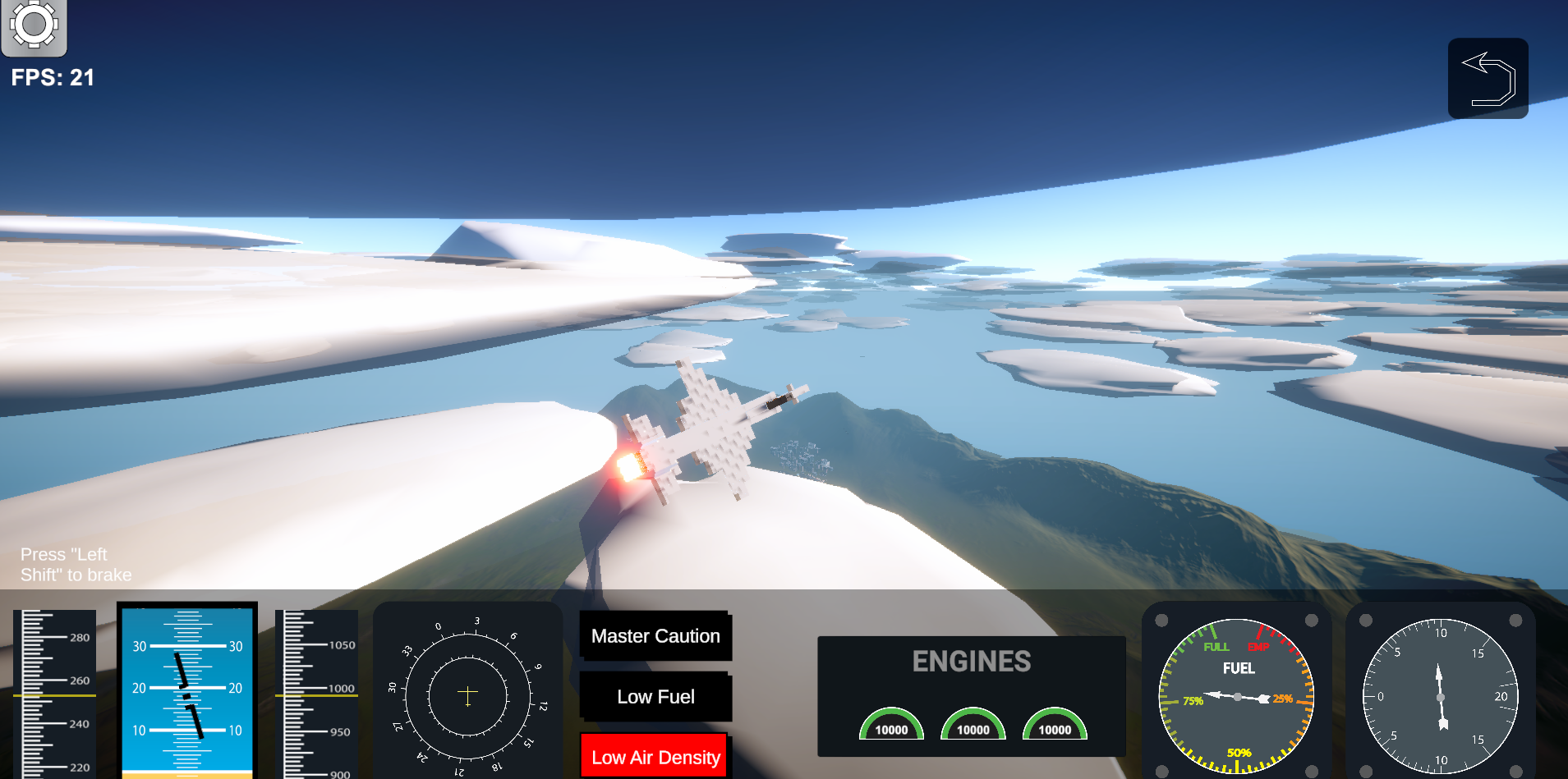Click the vertical speed indicator dial

(x=1440, y=696)
